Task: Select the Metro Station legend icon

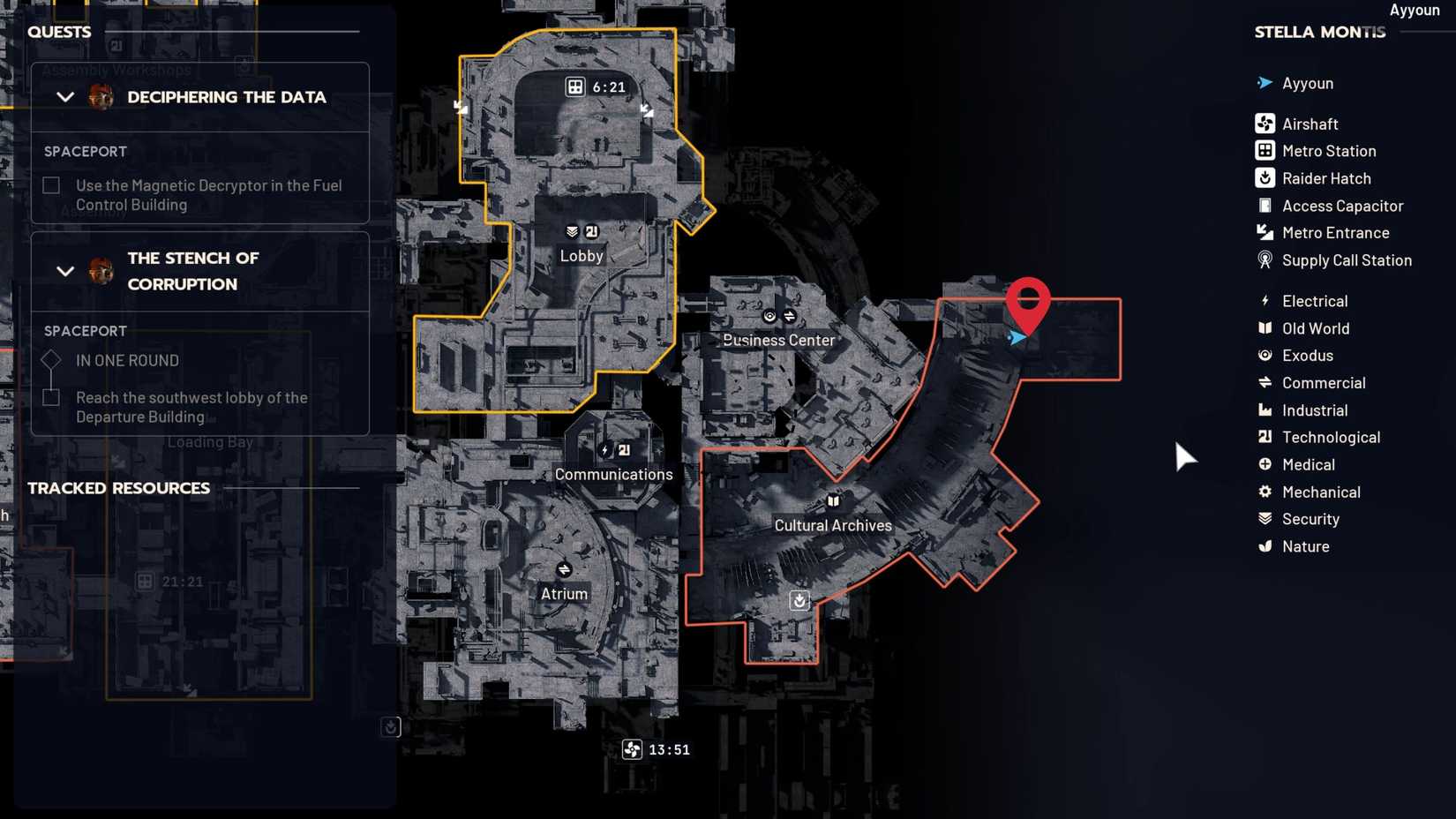Action: 1265,150
